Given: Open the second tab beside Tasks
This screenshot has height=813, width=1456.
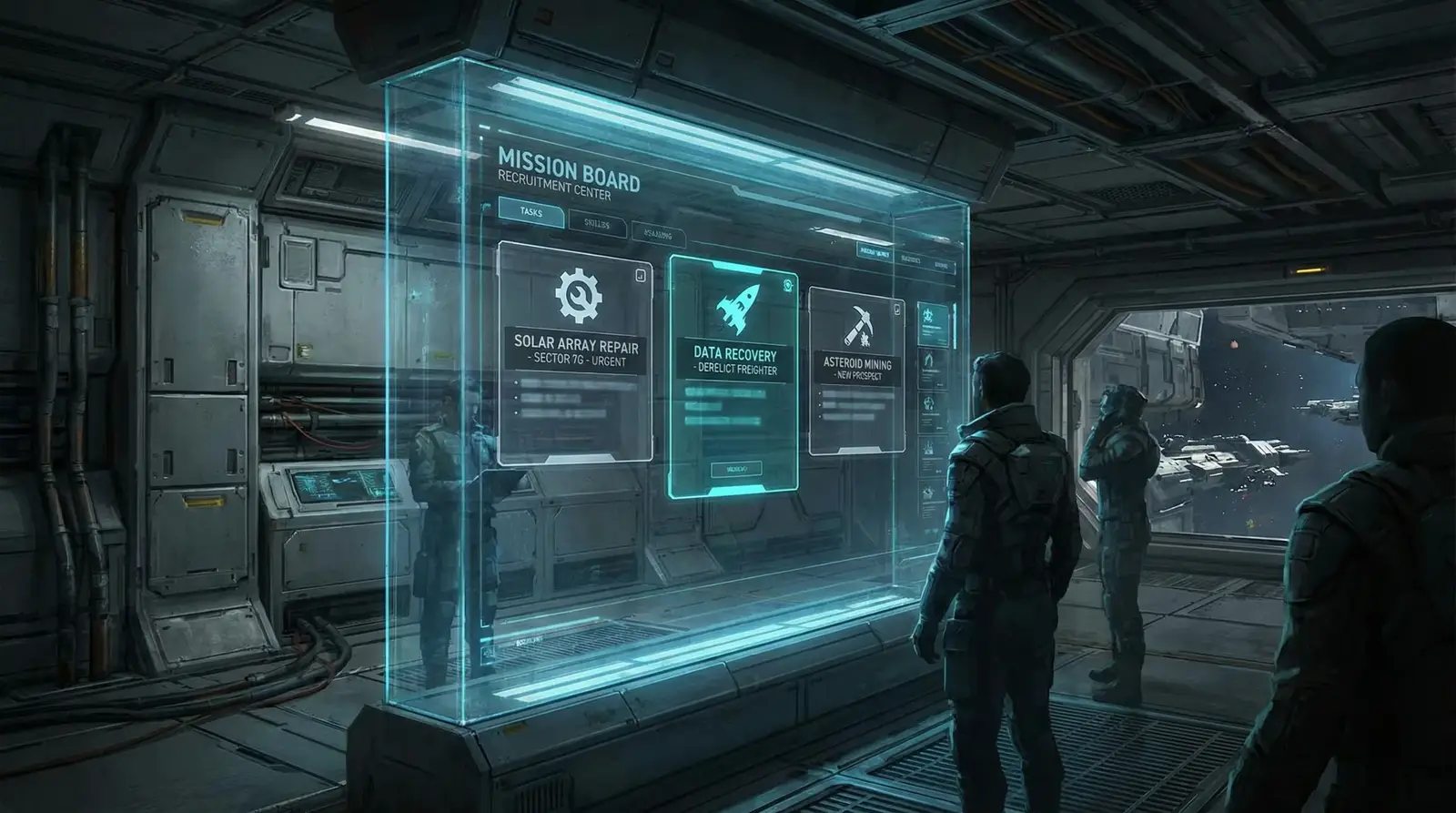Looking at the screenshot, I should [x=597, y=223].
